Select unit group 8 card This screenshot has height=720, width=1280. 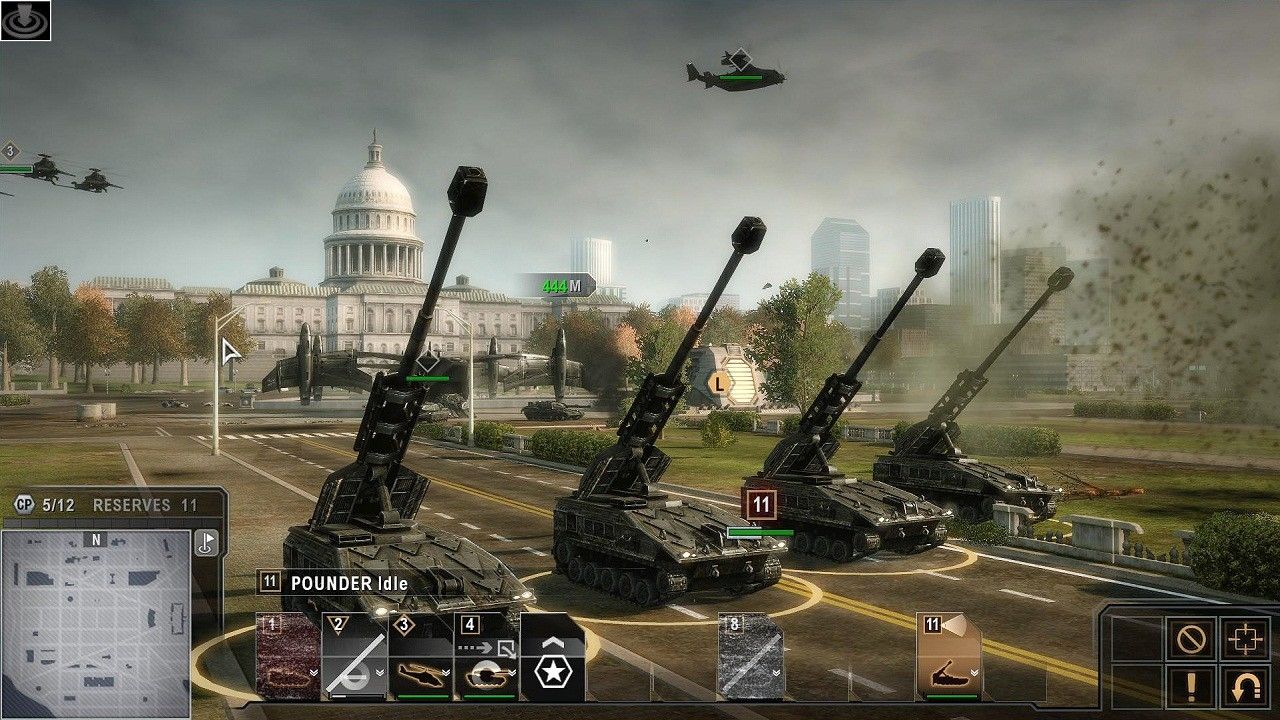(750, 657)
